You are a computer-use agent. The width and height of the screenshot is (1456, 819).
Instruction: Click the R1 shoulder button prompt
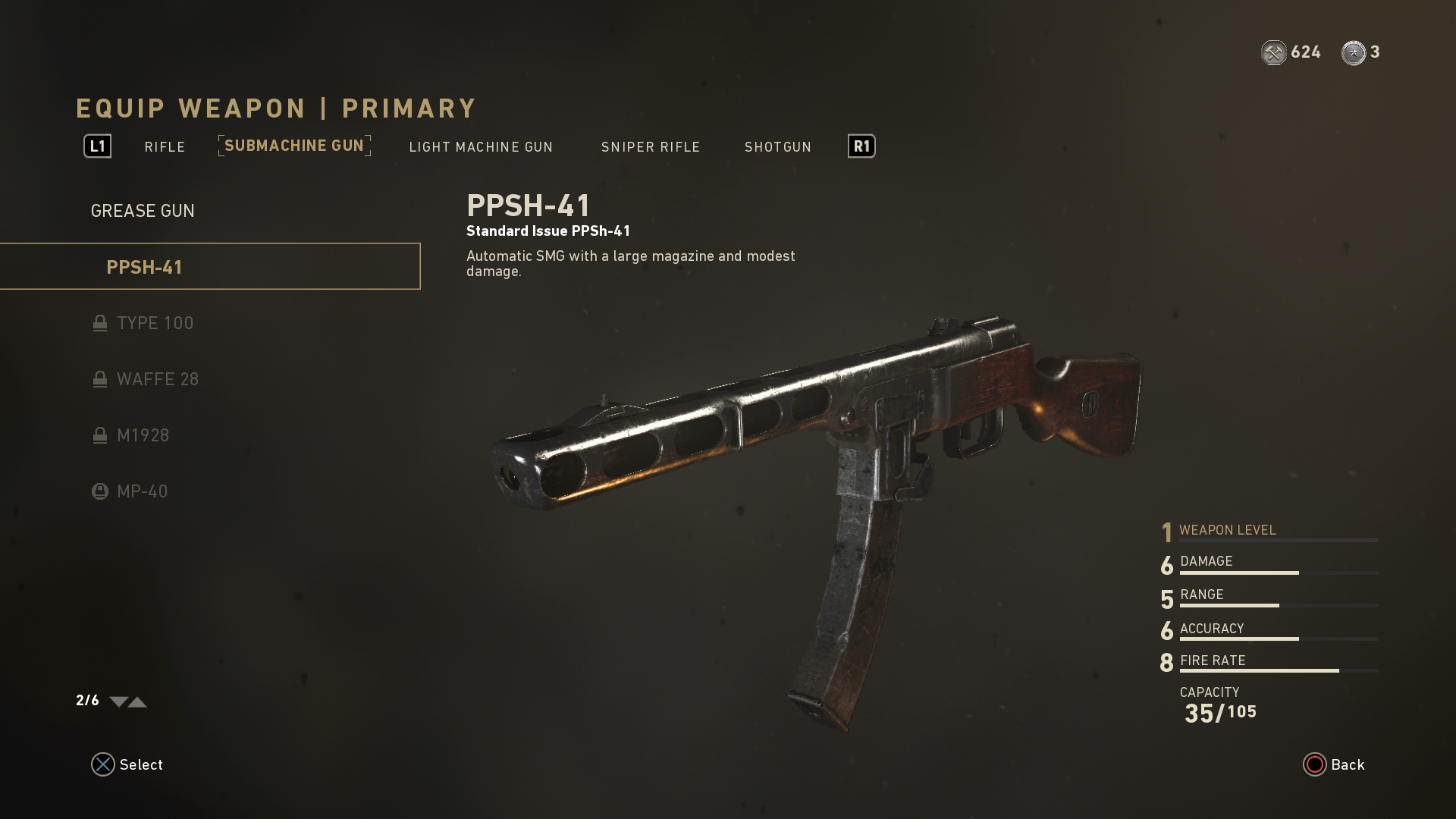click(x=860, y=146)
